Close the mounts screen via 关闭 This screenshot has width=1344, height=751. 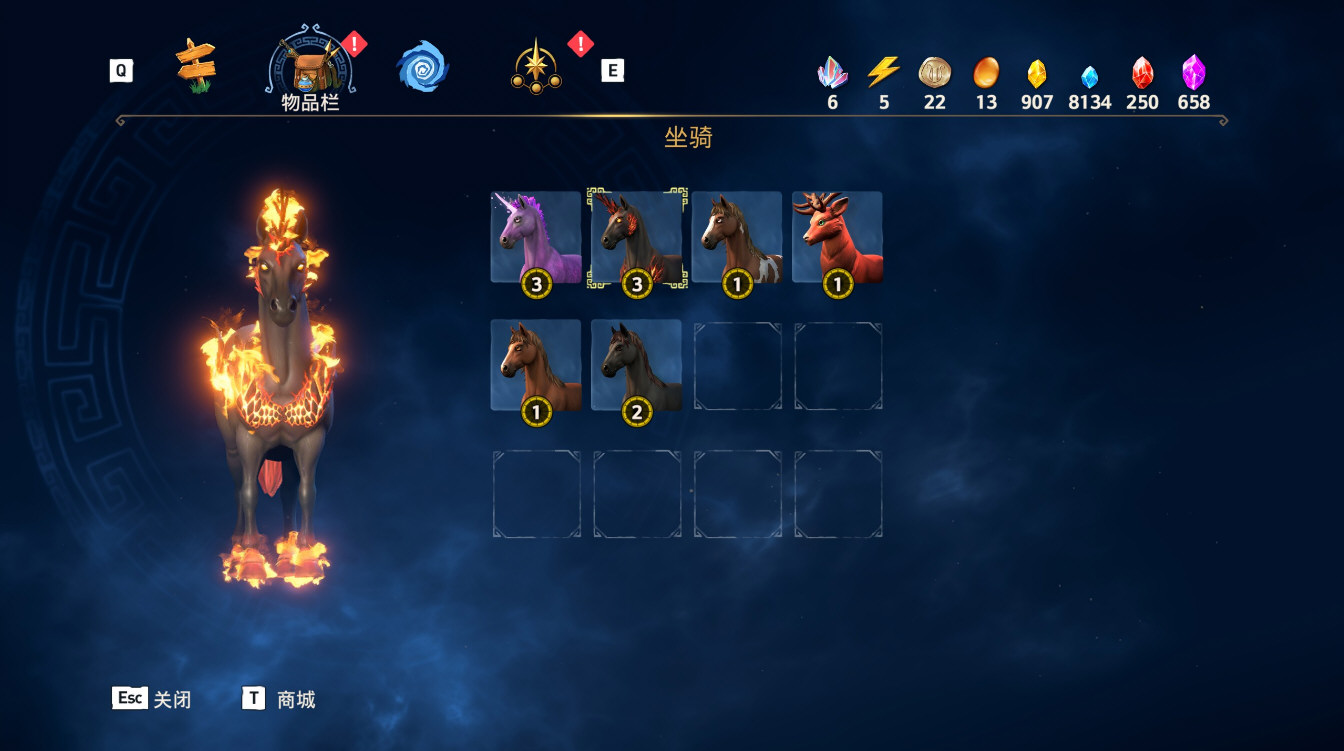[152, 699]
